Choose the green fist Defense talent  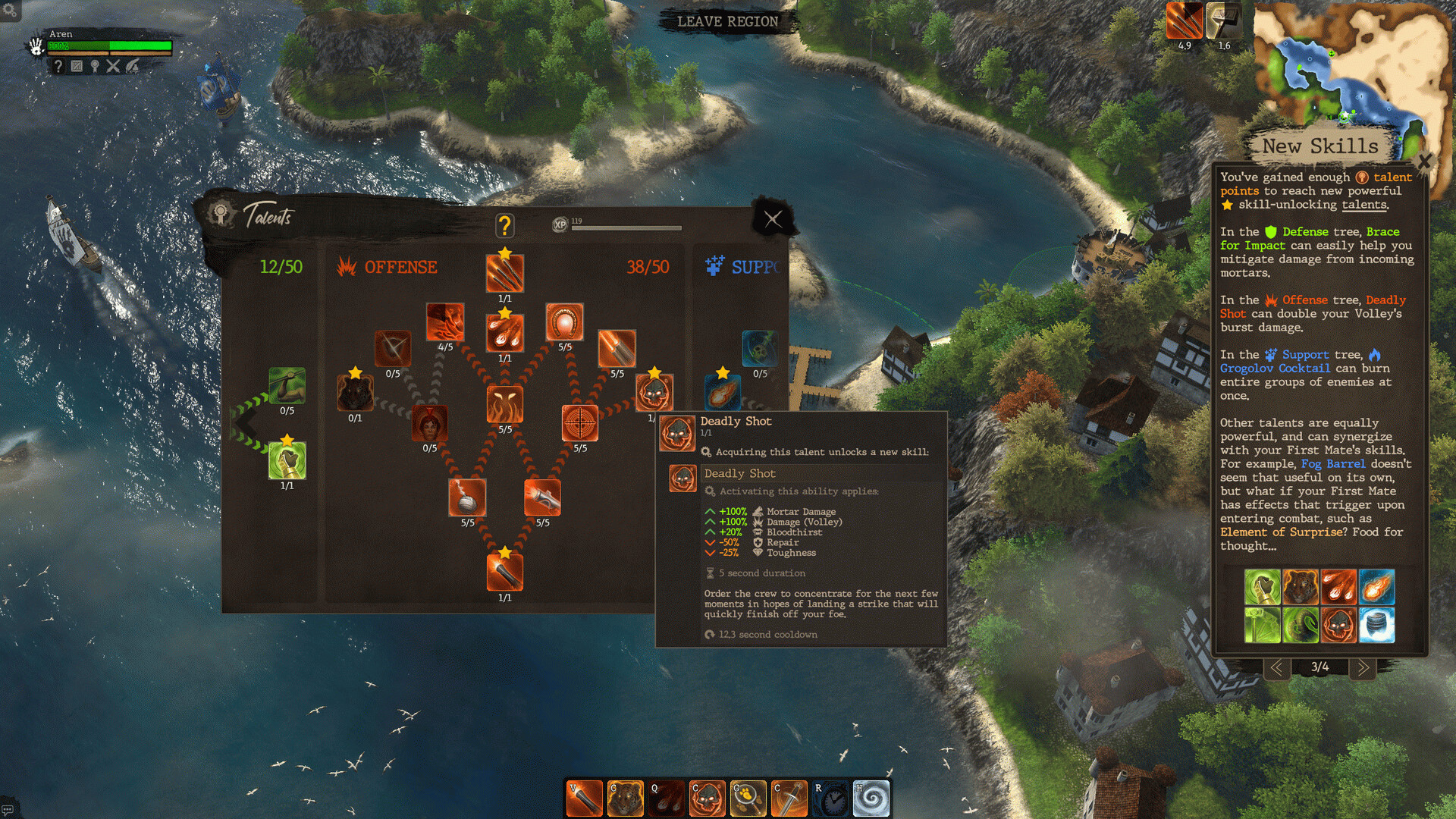coord(287,460)
